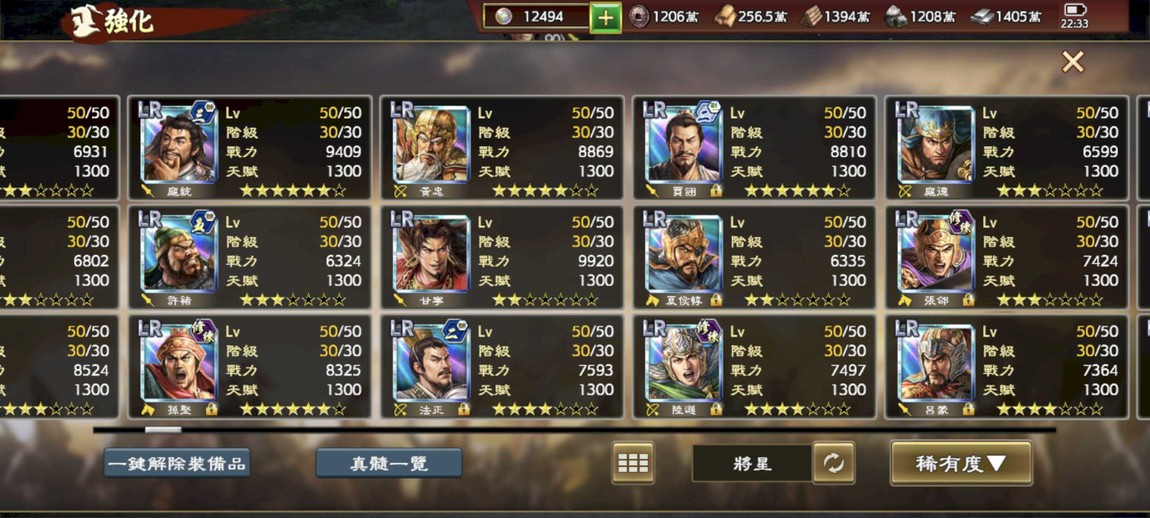Pick officer 龐德 with power 6599

(1006, 147)
